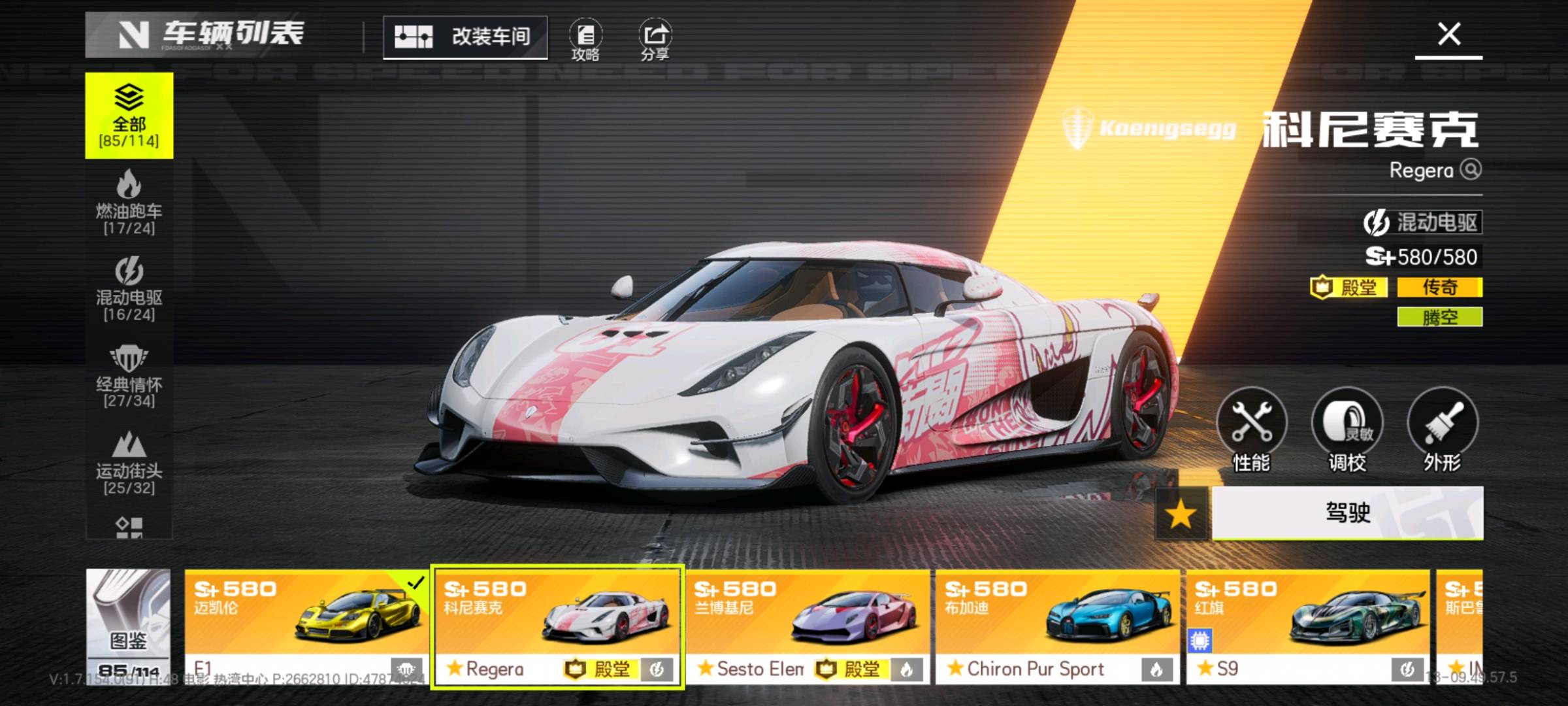Image resolution: width=1568 pixels, height=706 pixels.
Task: Filter by 运动街头 category
Action: point(129,463)
